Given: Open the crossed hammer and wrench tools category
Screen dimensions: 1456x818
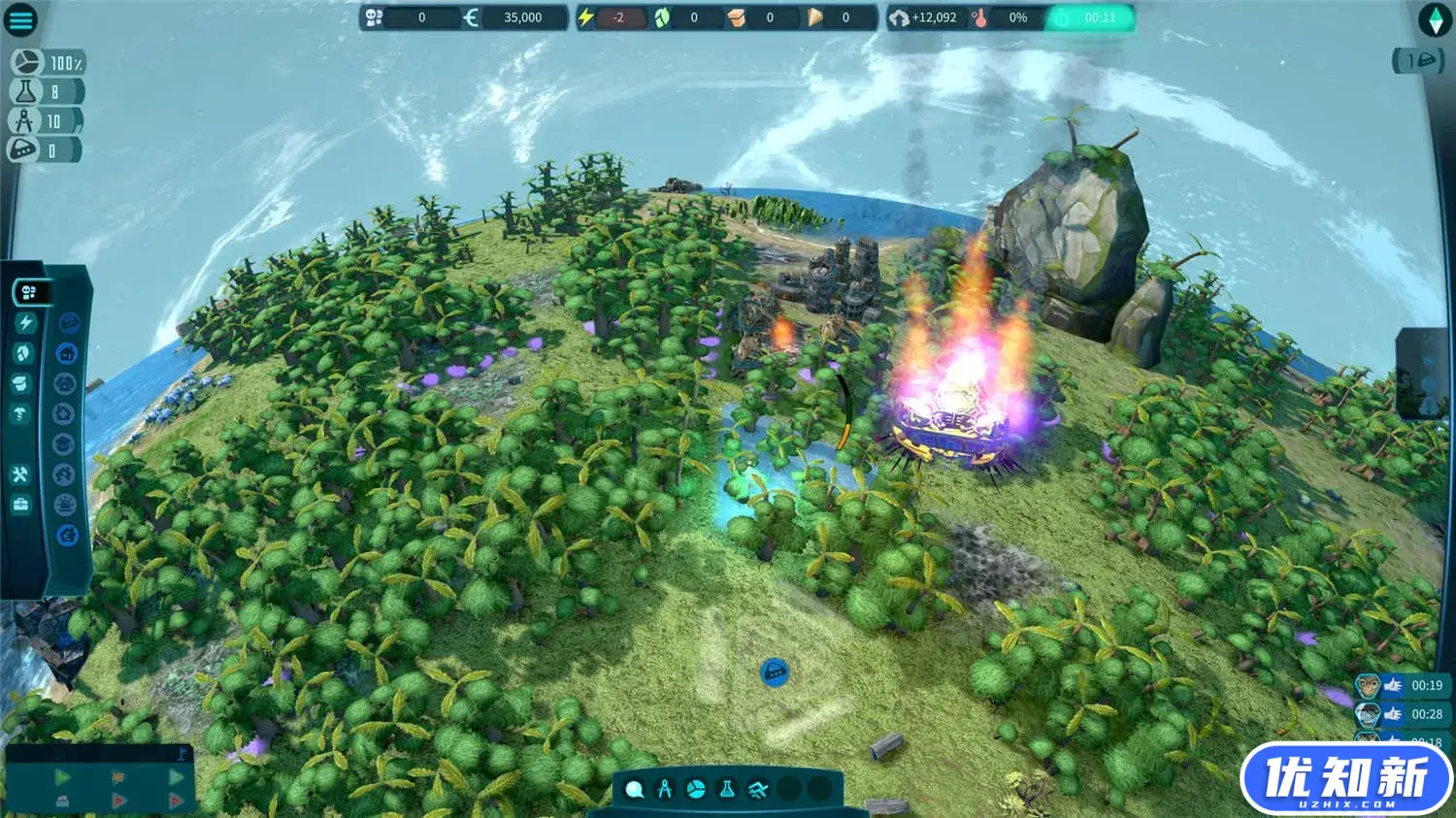Looking at the screenshot, I should (21, 474).
